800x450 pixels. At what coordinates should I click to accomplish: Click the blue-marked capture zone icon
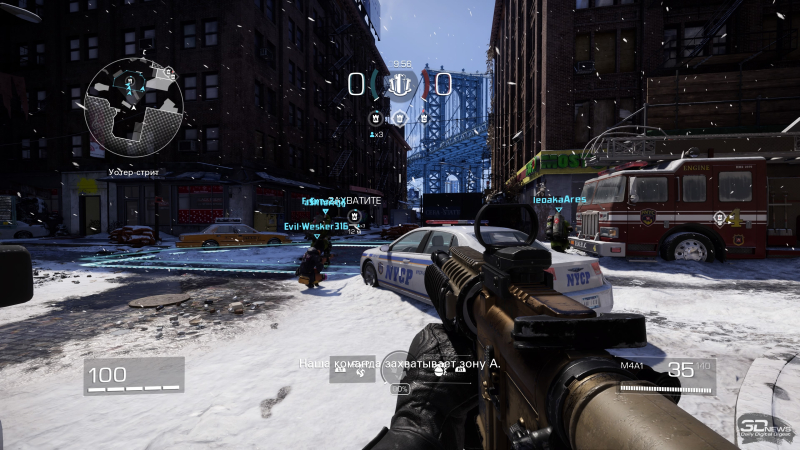coord(375,118)
